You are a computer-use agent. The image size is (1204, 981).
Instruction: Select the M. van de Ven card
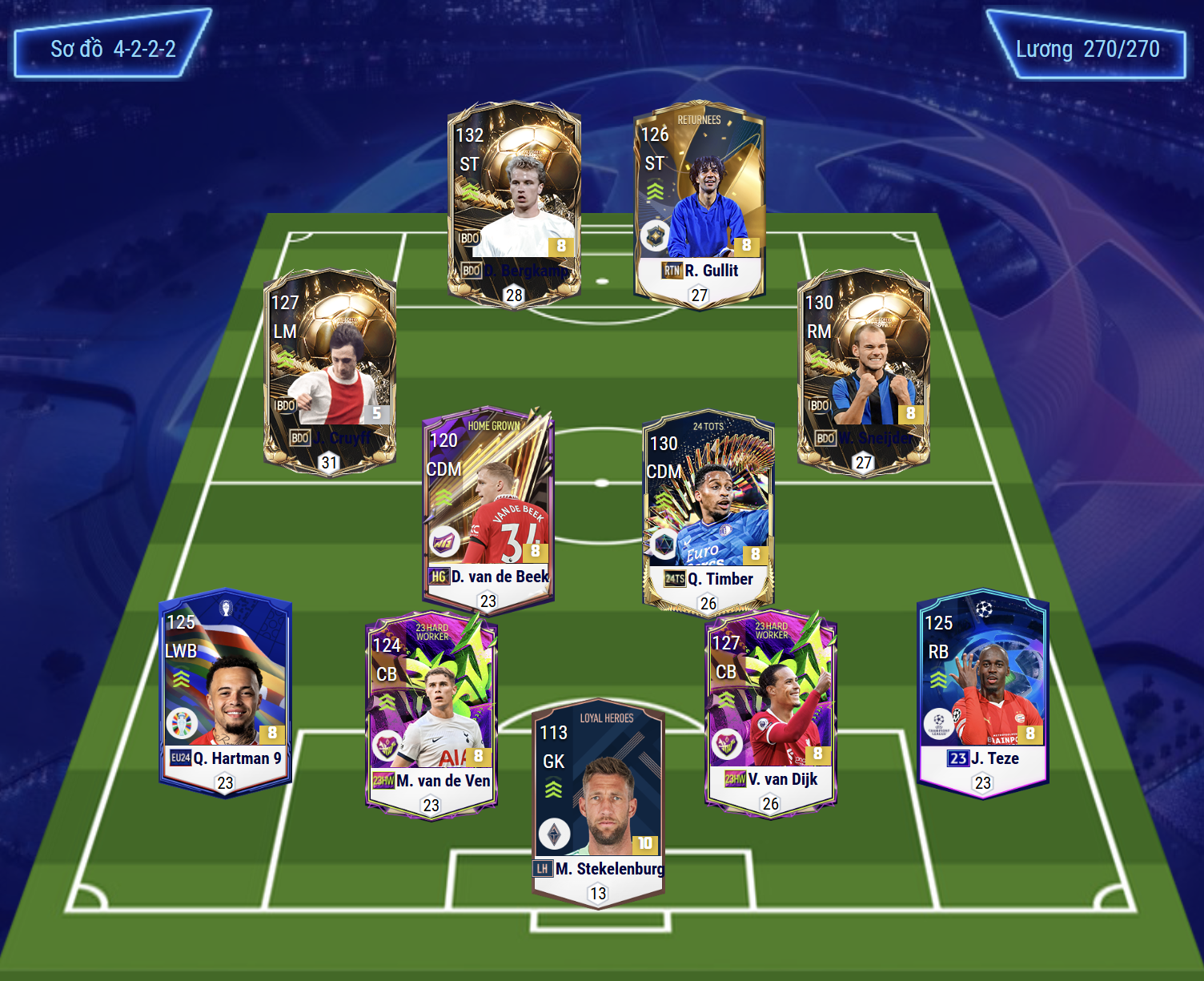pos(431,713)
